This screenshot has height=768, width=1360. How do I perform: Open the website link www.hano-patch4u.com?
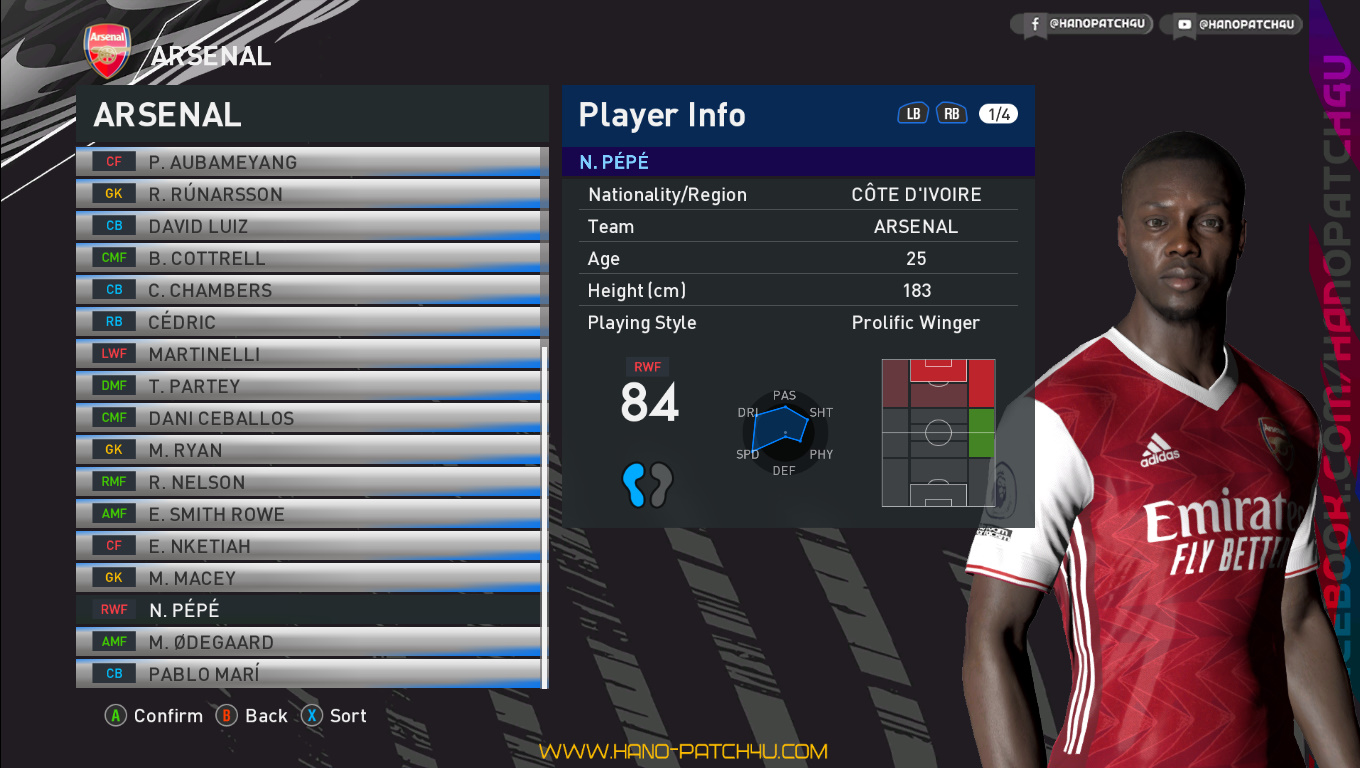[x=683, y=751]
